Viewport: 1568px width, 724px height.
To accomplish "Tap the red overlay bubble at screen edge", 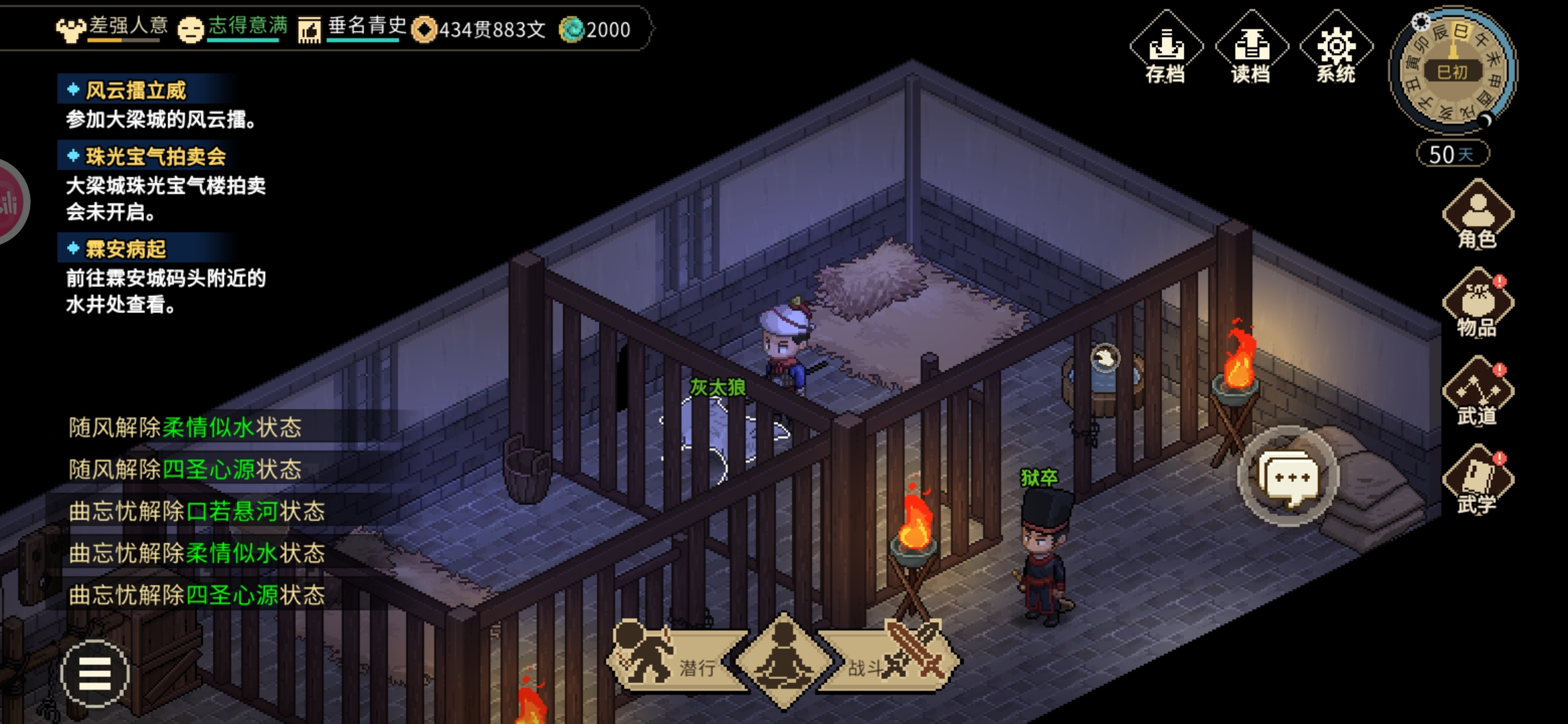I will pos(9,201).
